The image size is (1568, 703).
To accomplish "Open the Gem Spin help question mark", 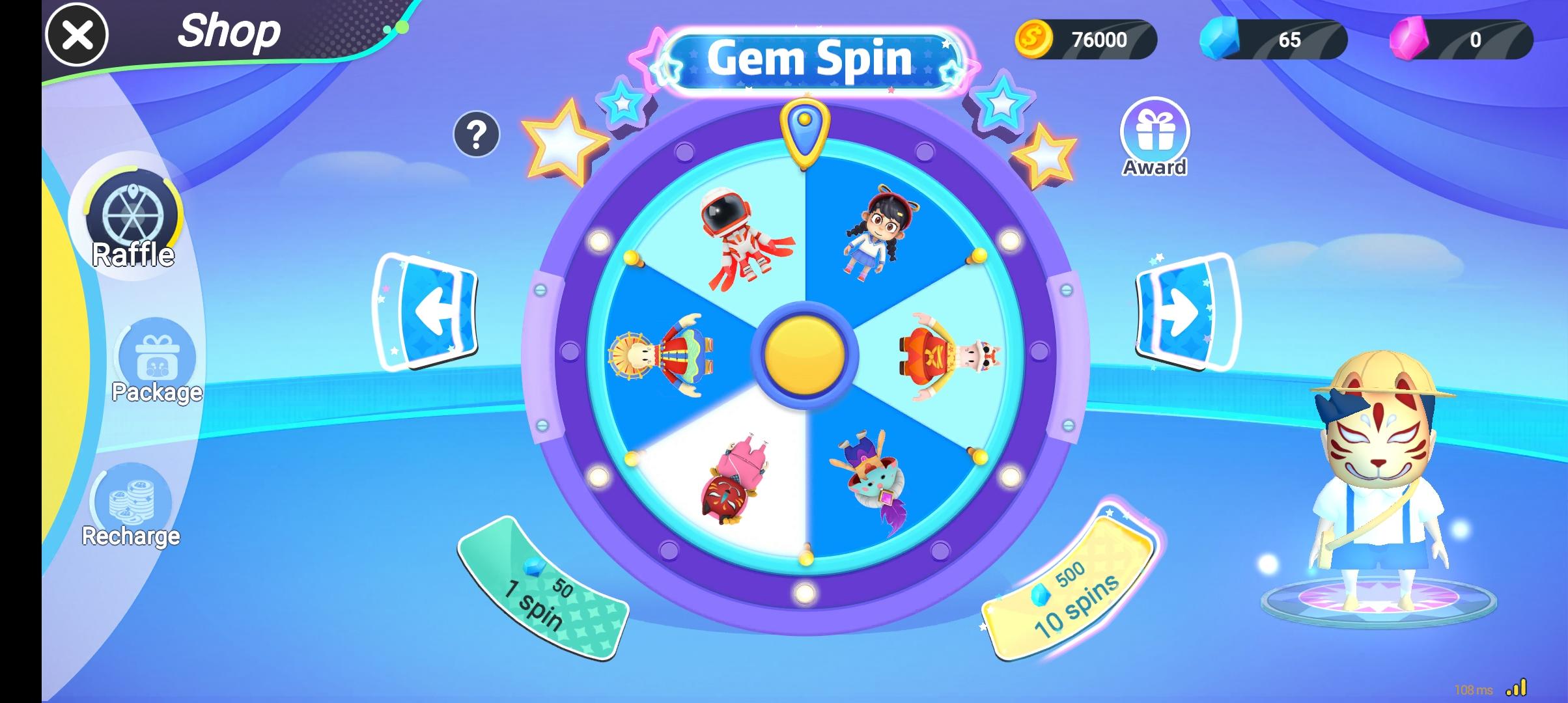I will click(x=477, y=135).
